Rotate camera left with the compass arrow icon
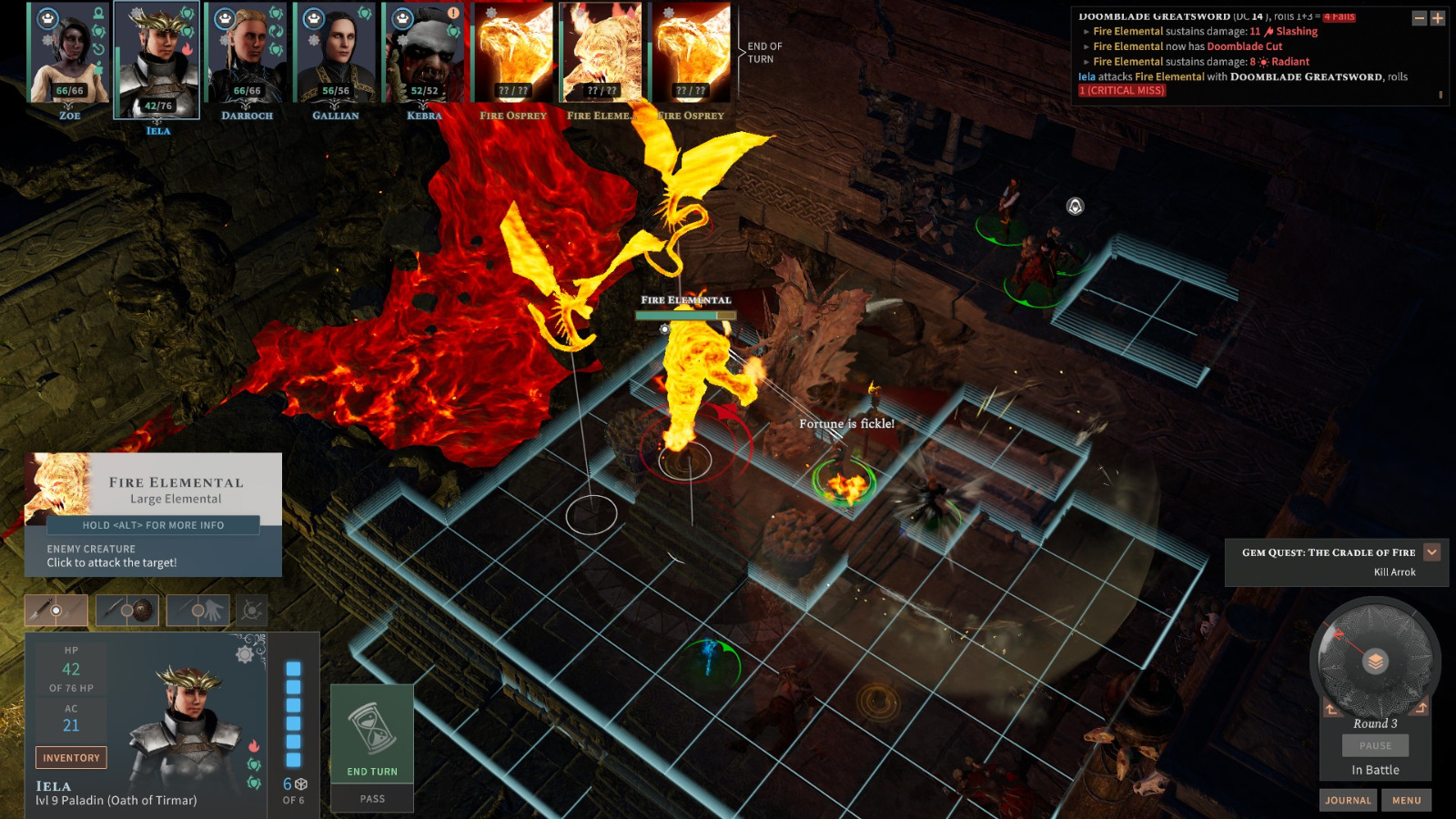The width and height of the screenshot is (1456, 819). (x=1330, y=708)
